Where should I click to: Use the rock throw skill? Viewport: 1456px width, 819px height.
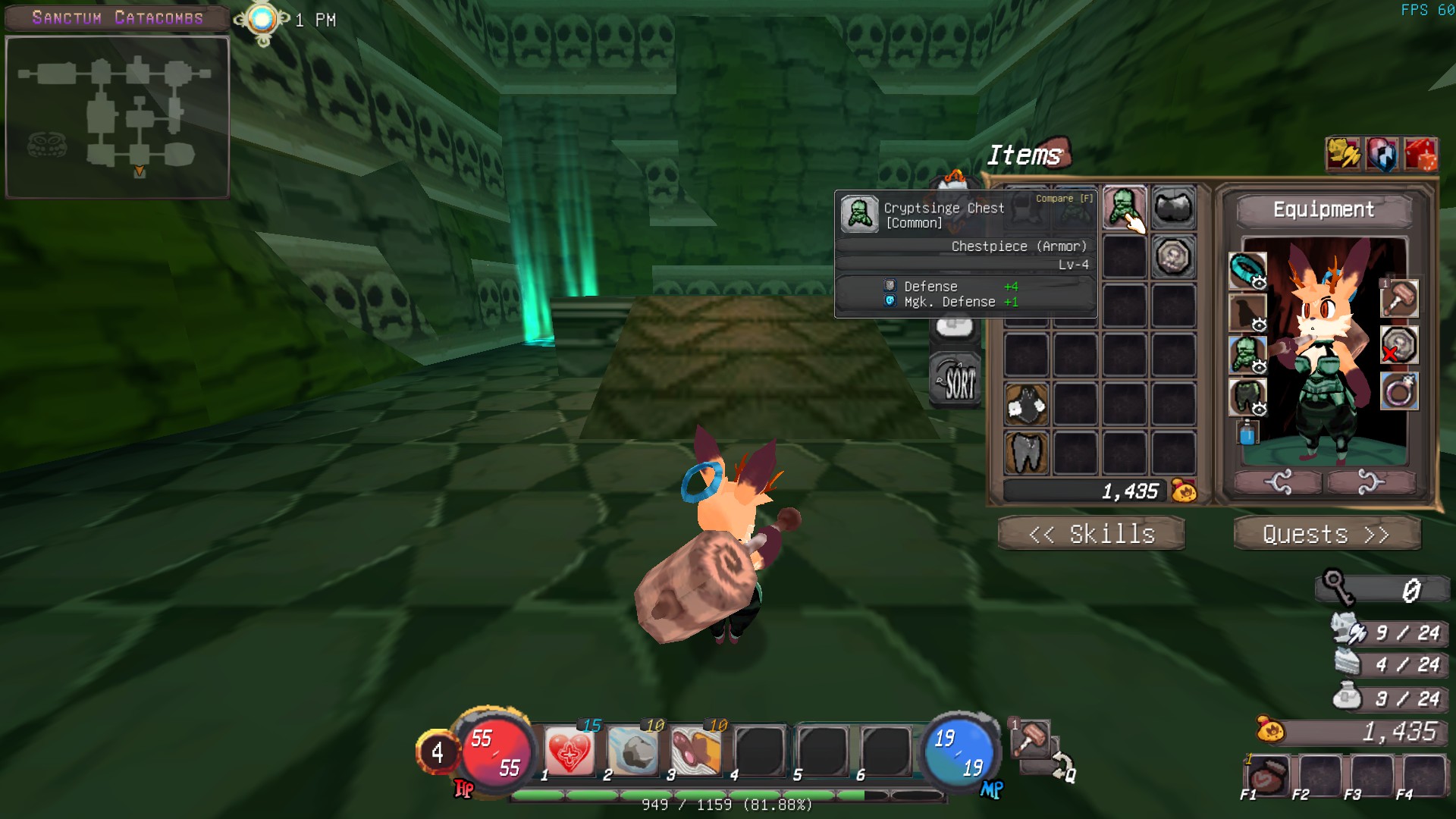click(x=632, y=752)
